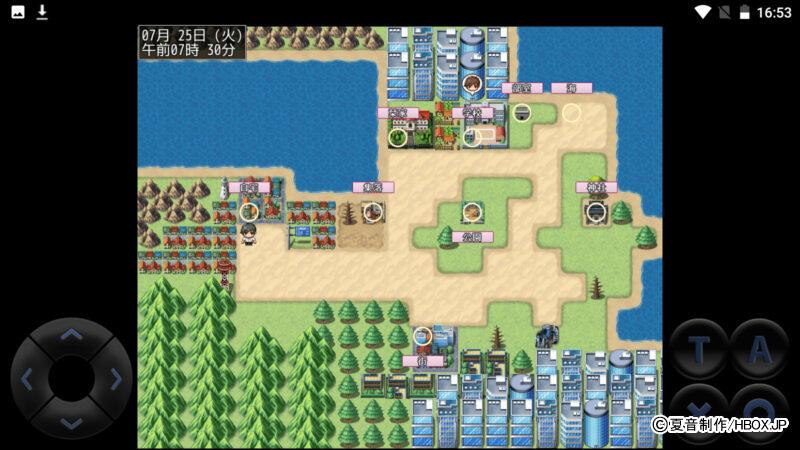The height and width of the screenshot is (450, 800).
Task: Select the 集落 village location marker
Action: pos(373,211)
